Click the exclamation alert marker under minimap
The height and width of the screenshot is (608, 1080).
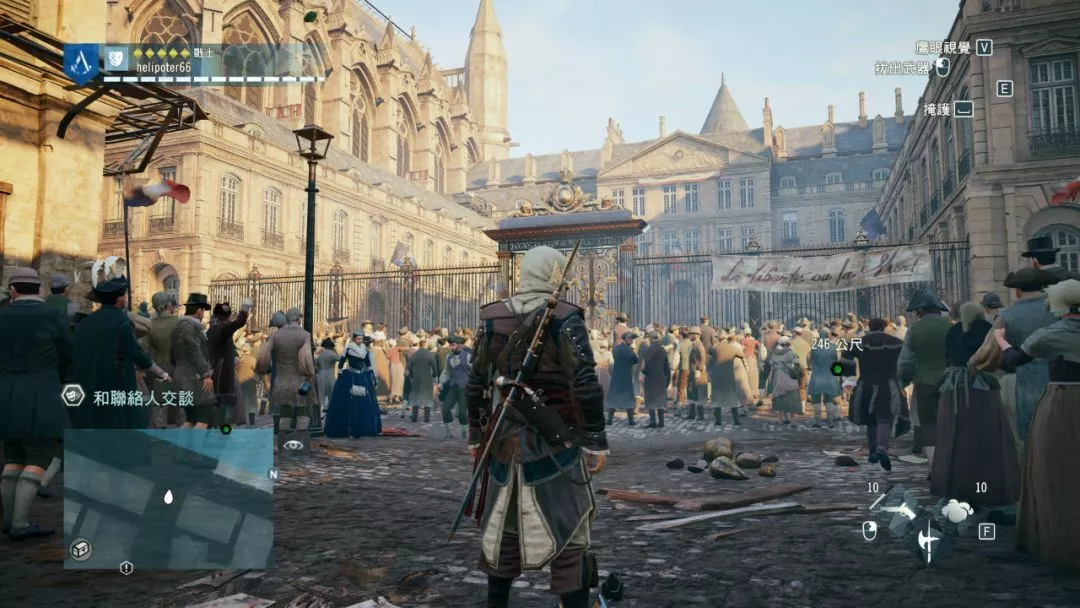(126, 568)
